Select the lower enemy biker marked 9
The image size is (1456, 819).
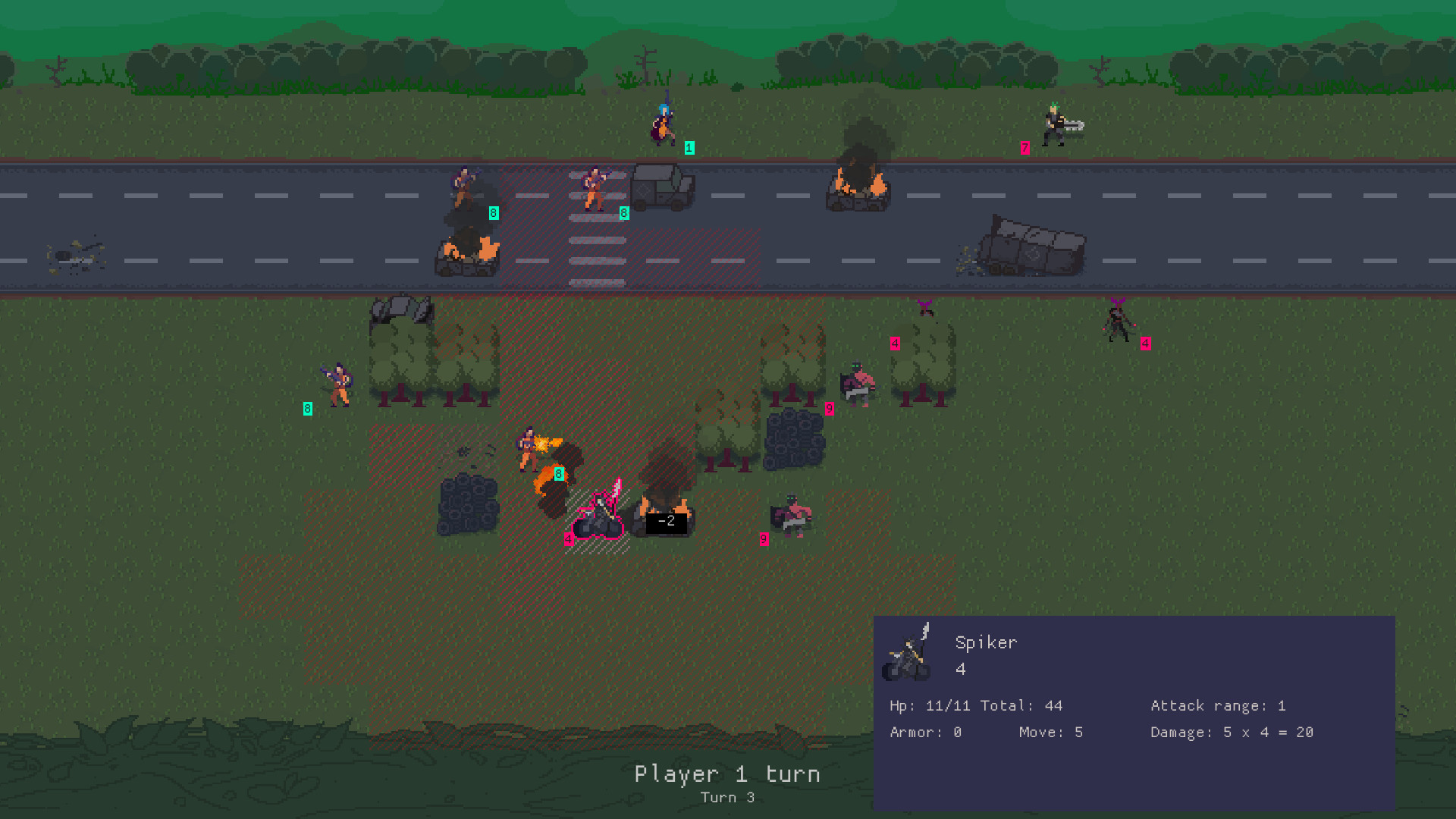coord(792,516)
